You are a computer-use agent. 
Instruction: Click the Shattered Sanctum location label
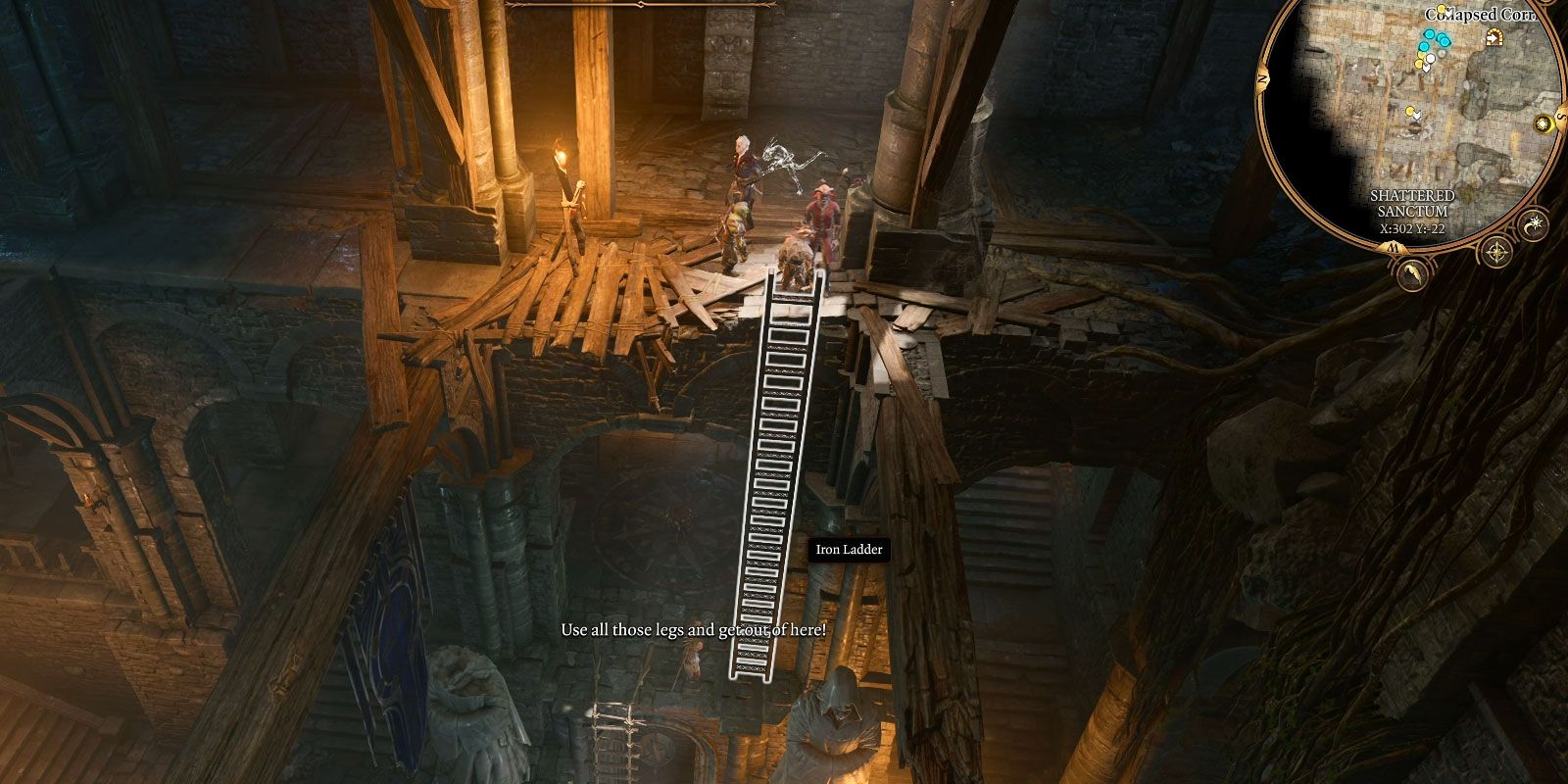(x=1412, y=203)
